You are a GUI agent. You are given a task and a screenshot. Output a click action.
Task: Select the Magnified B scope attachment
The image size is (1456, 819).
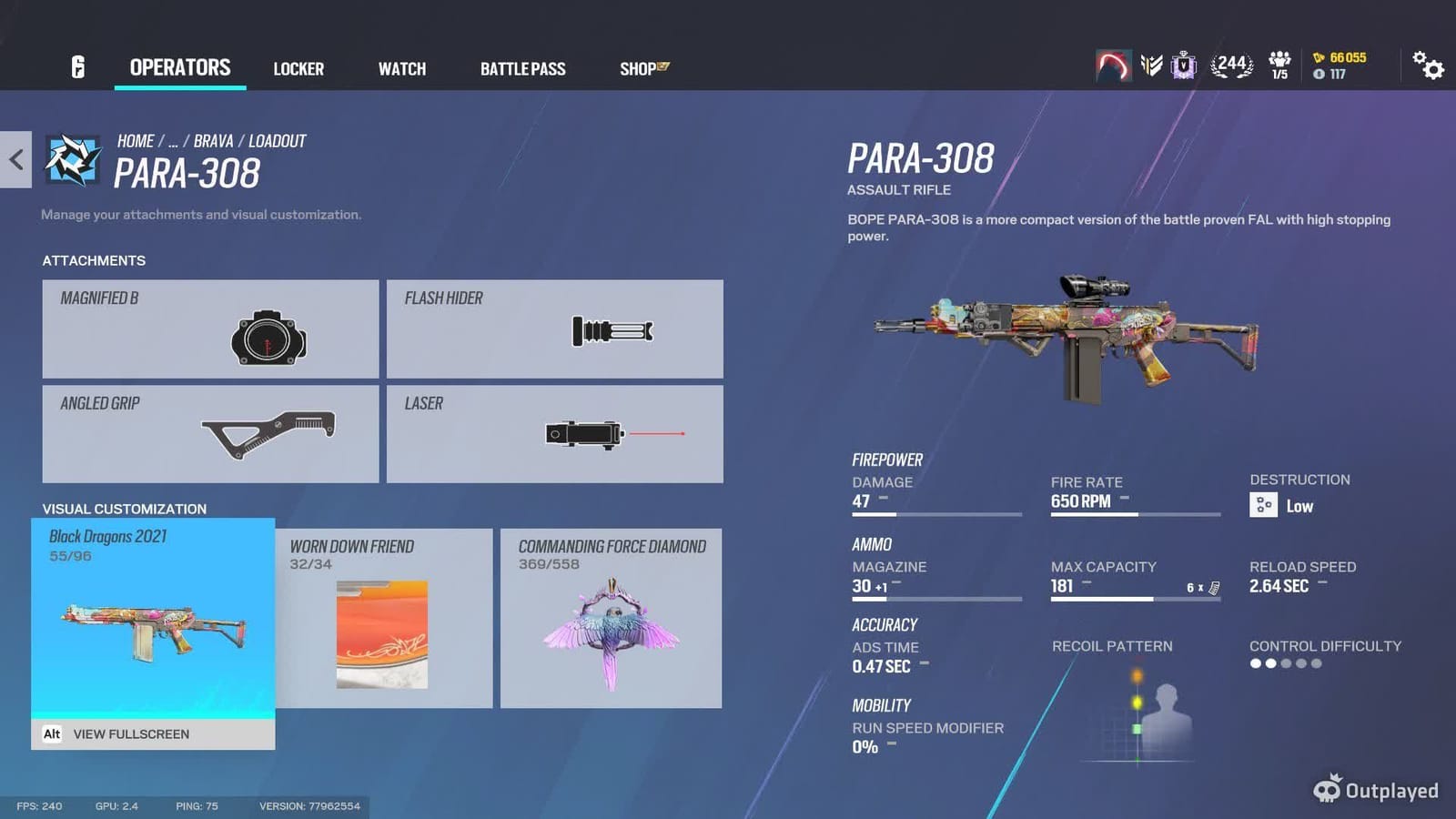[209, 329]
